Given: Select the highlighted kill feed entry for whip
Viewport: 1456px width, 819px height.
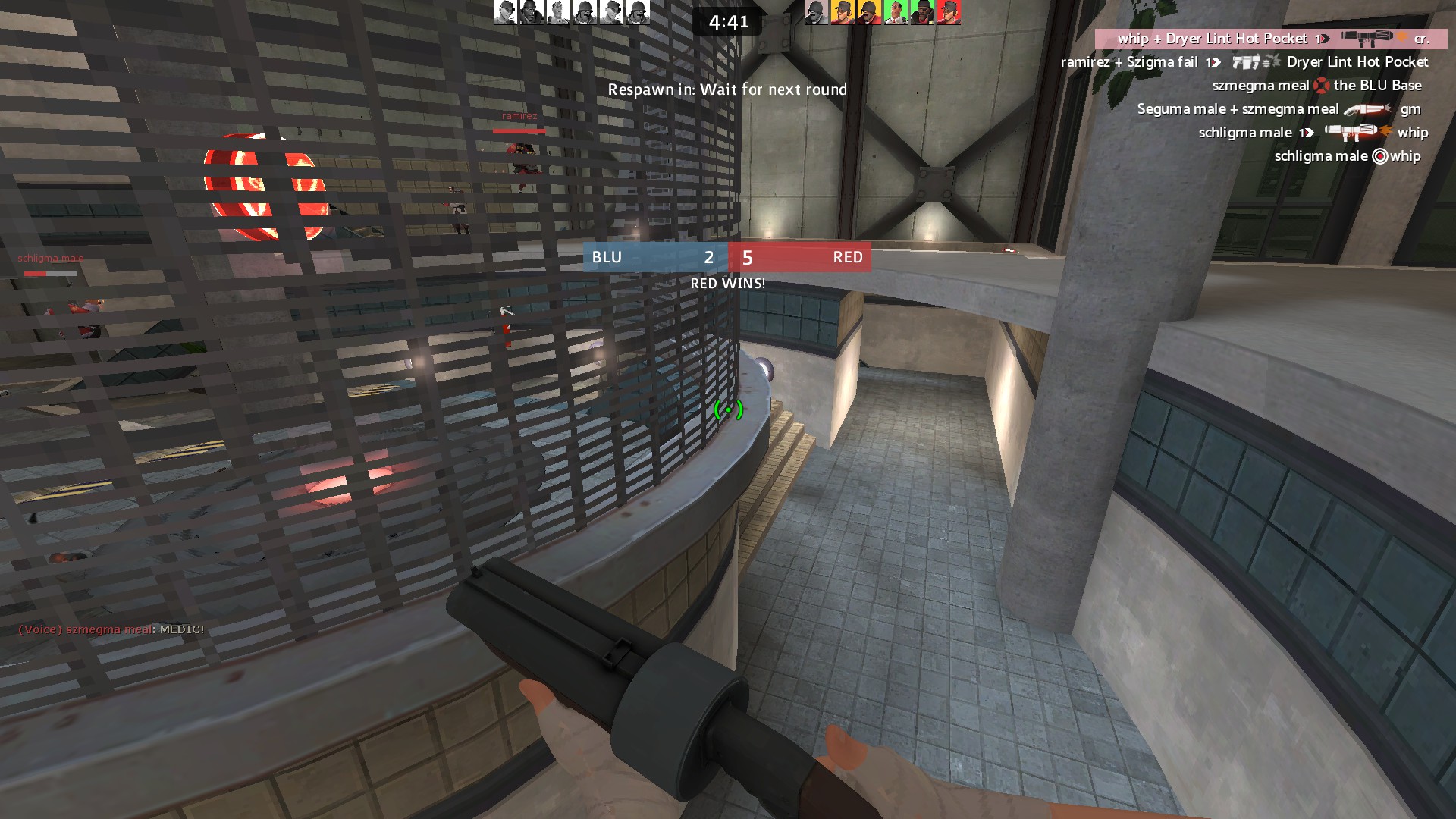Looking at the screenshot, I should [x=1271, y=39].
